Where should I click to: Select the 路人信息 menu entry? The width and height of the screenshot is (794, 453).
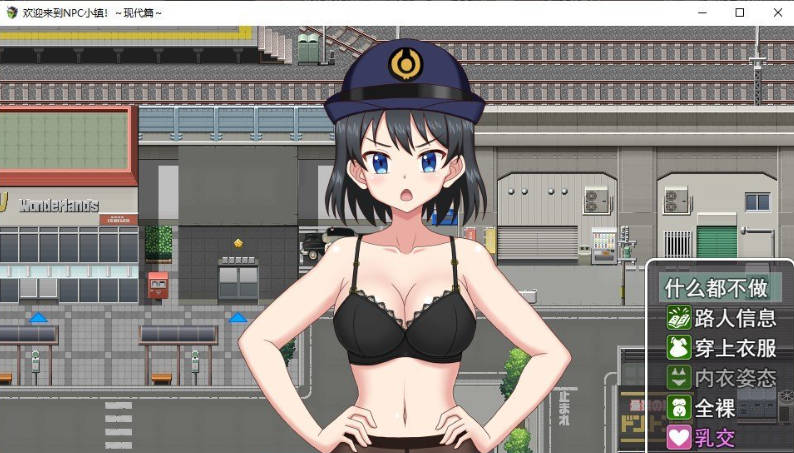[x=722, y=318]
